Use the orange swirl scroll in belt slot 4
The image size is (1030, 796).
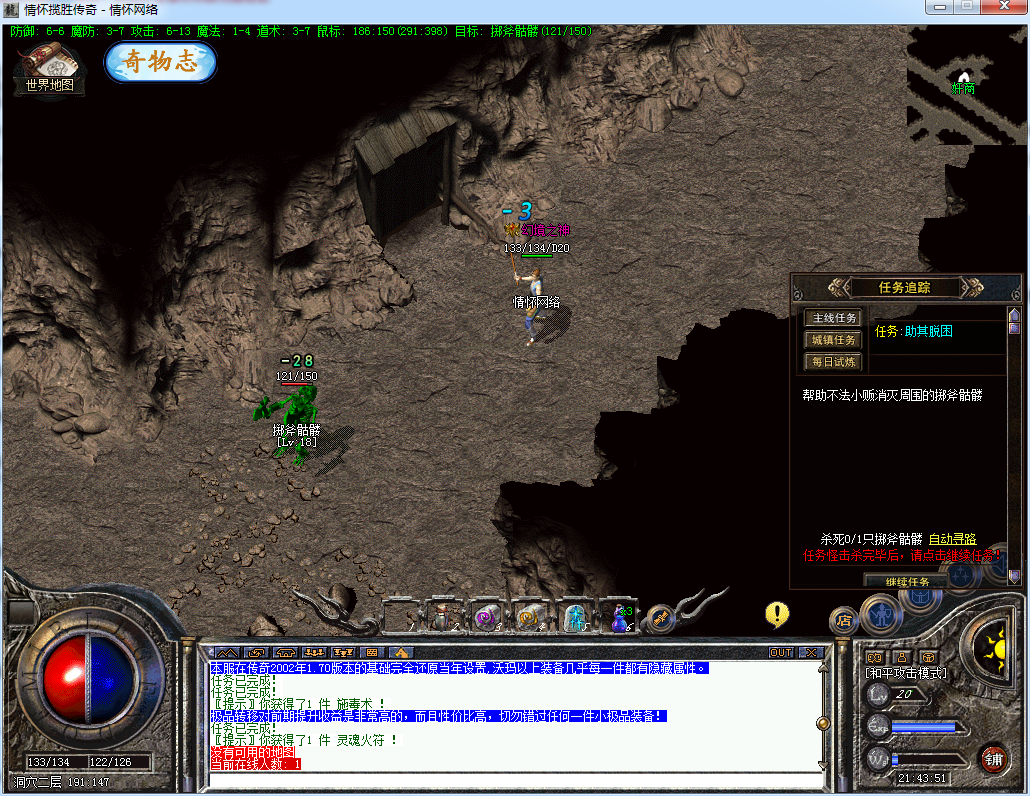click(x=530, y=618)
